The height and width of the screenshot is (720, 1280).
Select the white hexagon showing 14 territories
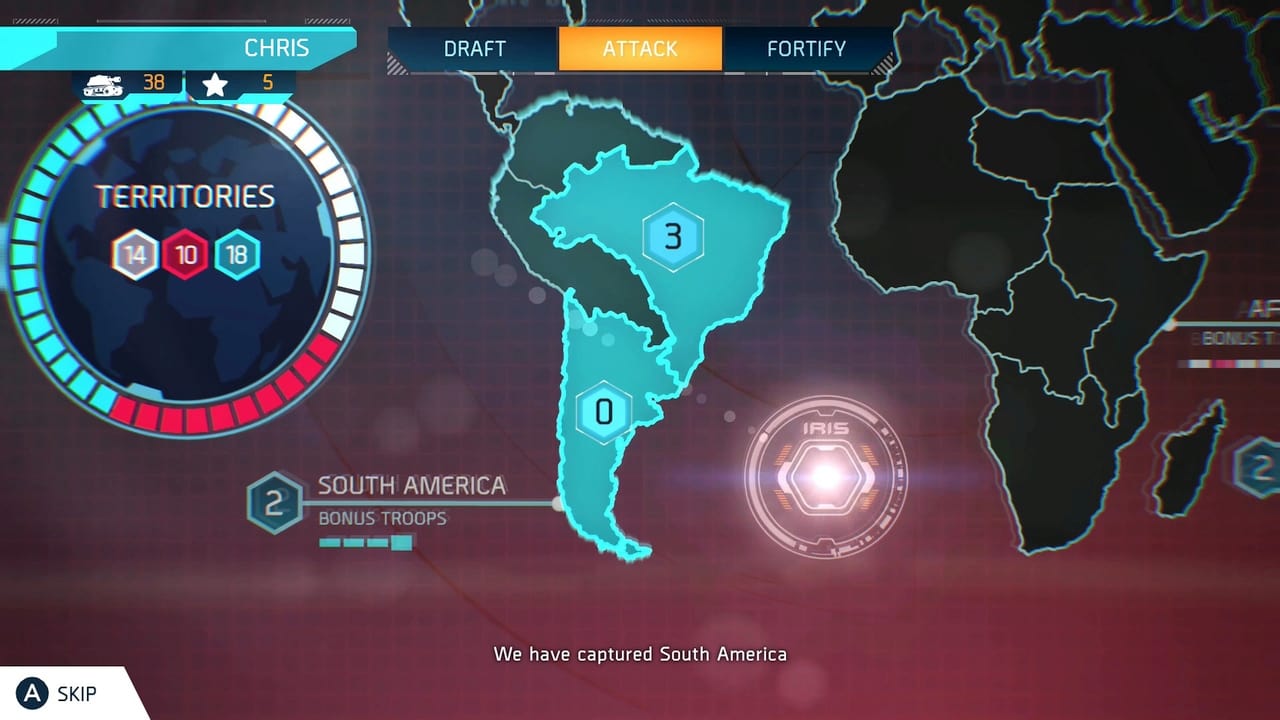pos(136,253)
